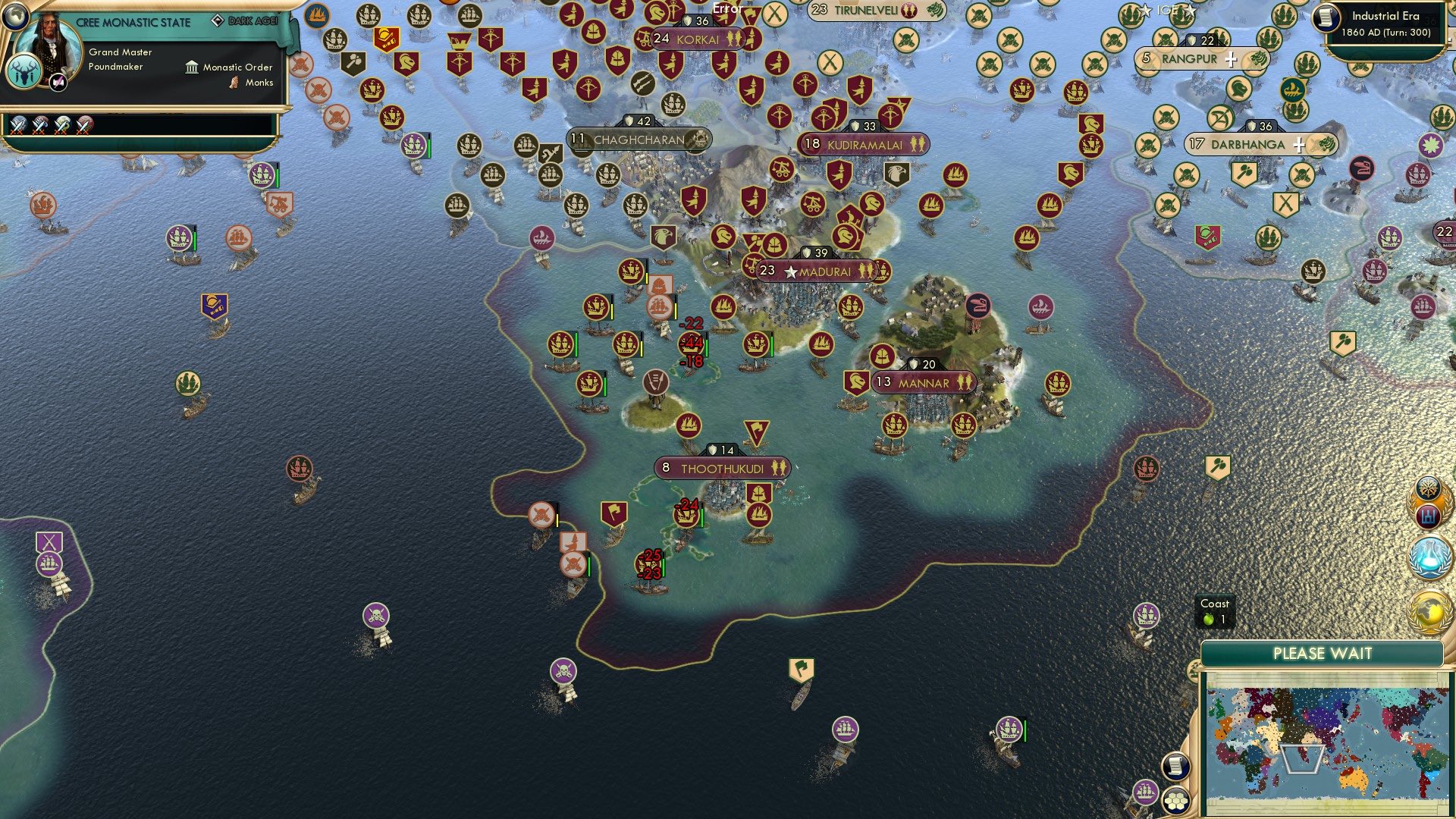Toggle strategic view with the top-left globe

pyautogui.click(x=15, y=17)
